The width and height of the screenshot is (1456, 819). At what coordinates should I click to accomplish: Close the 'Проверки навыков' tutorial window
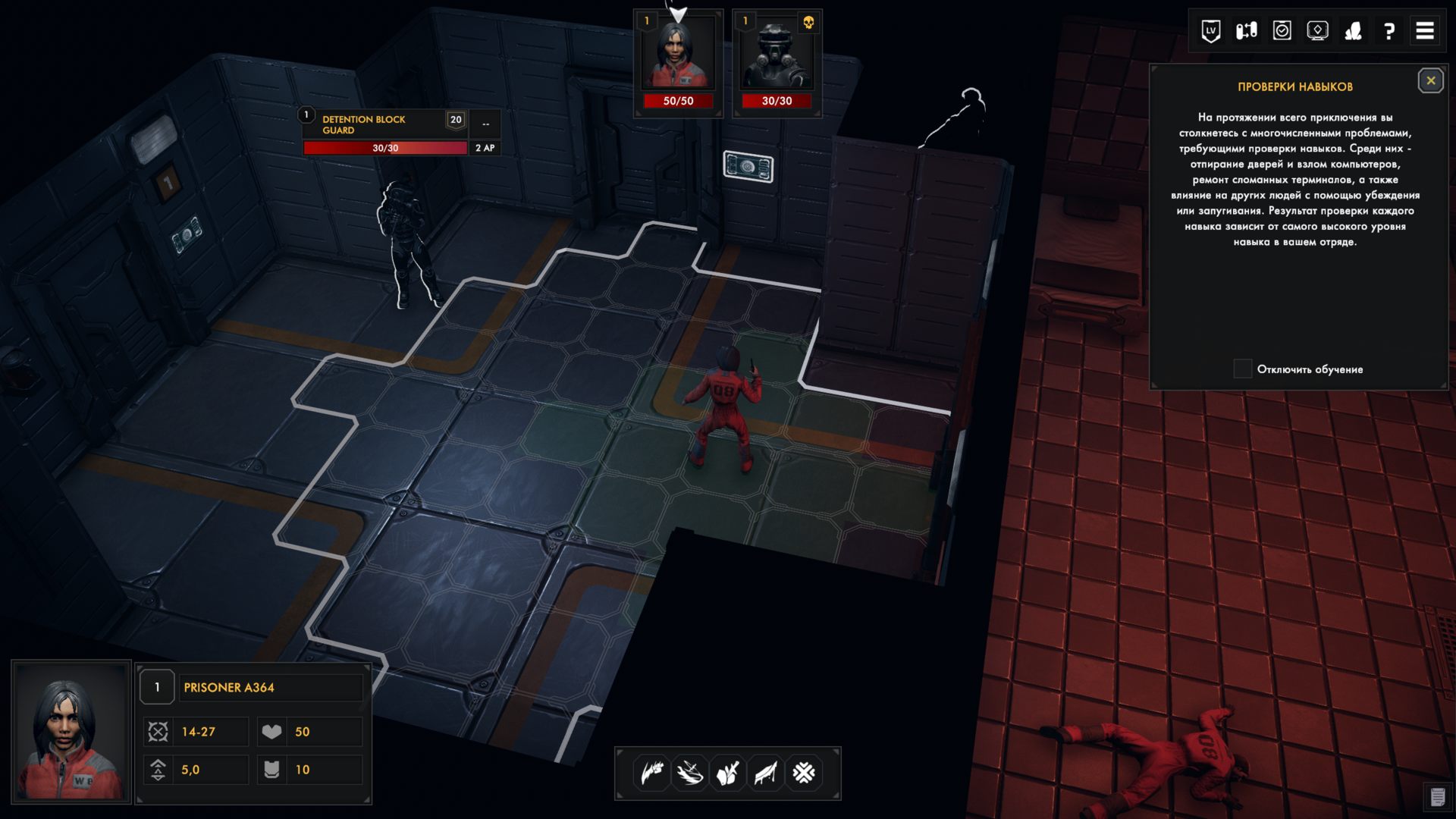pos(1430,80)
